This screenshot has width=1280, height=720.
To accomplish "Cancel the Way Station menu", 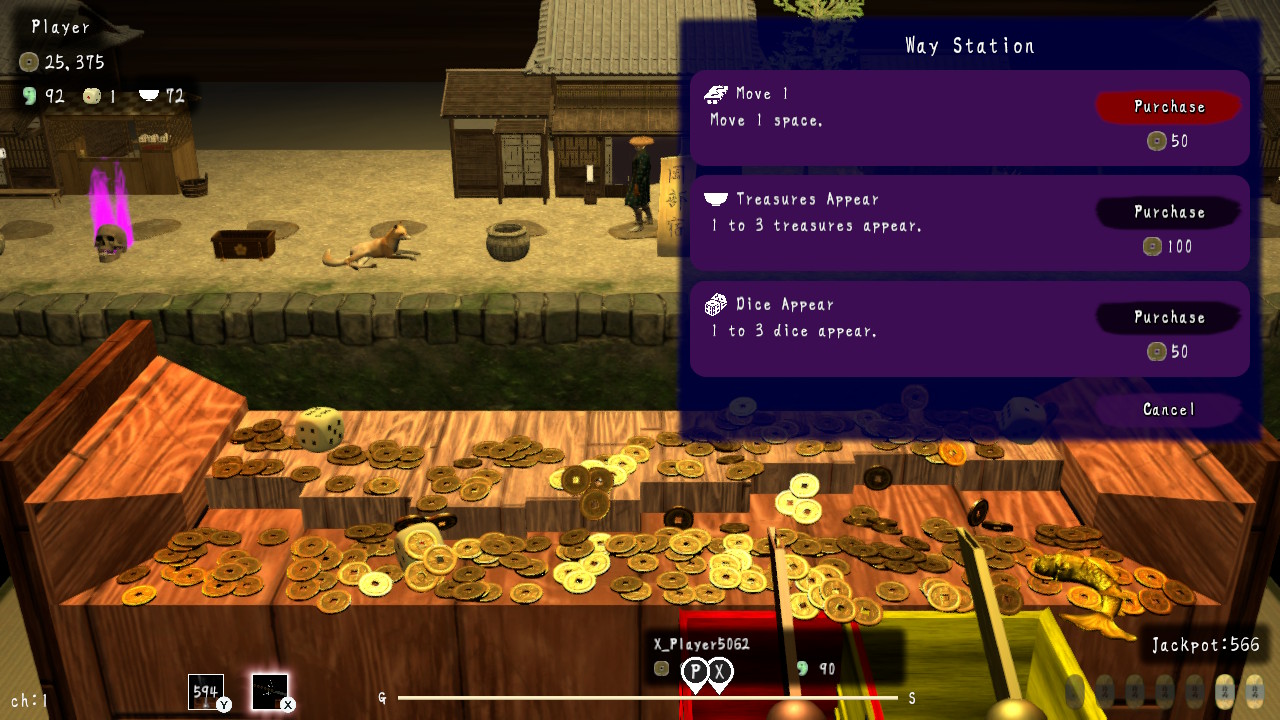I will tap(1168, 409).
